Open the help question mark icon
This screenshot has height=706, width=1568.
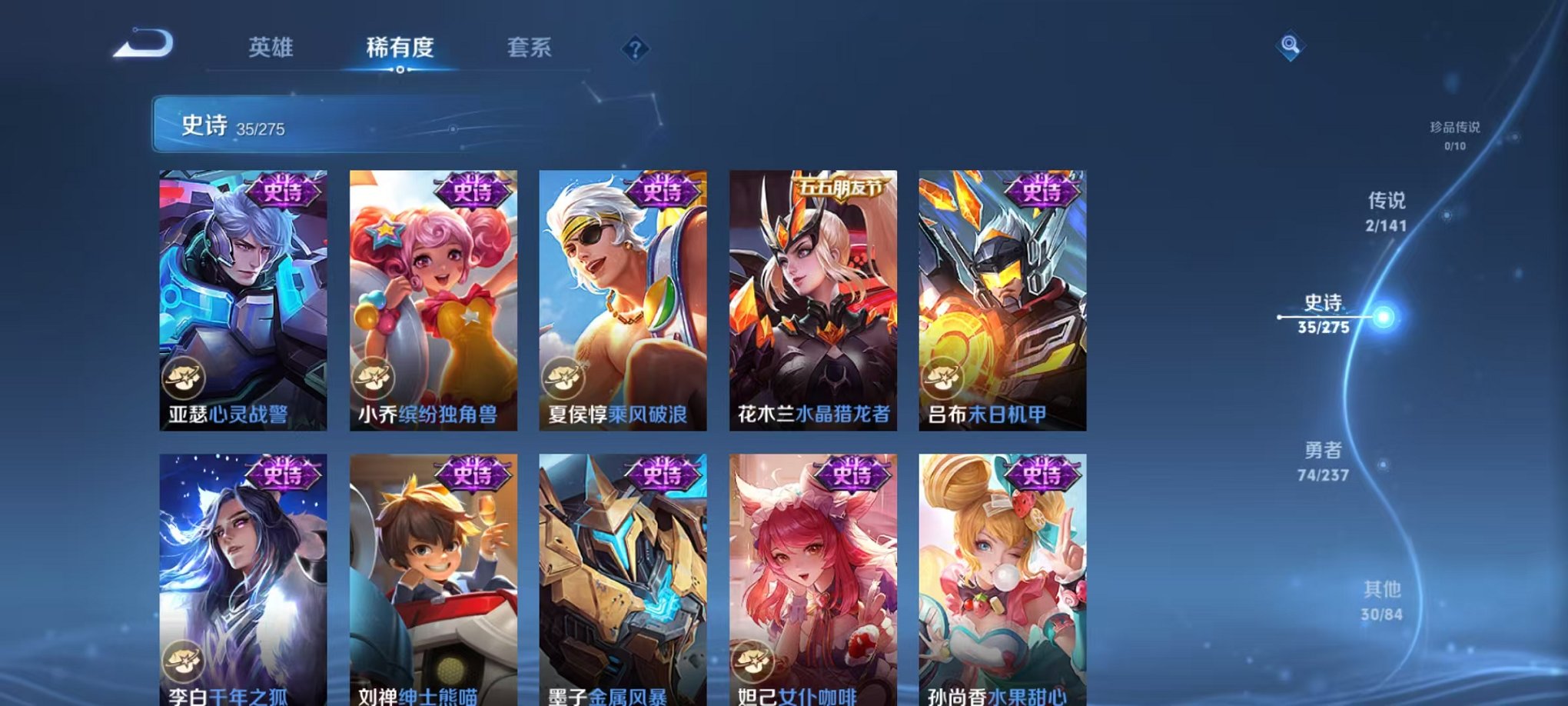click(x=635, y=49)
